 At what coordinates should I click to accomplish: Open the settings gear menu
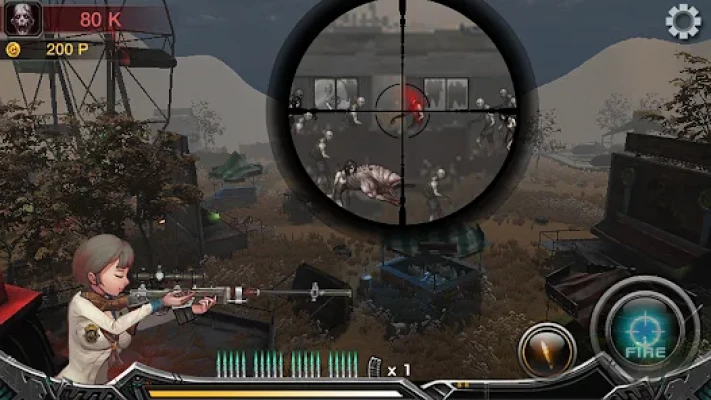click(683, 21)
